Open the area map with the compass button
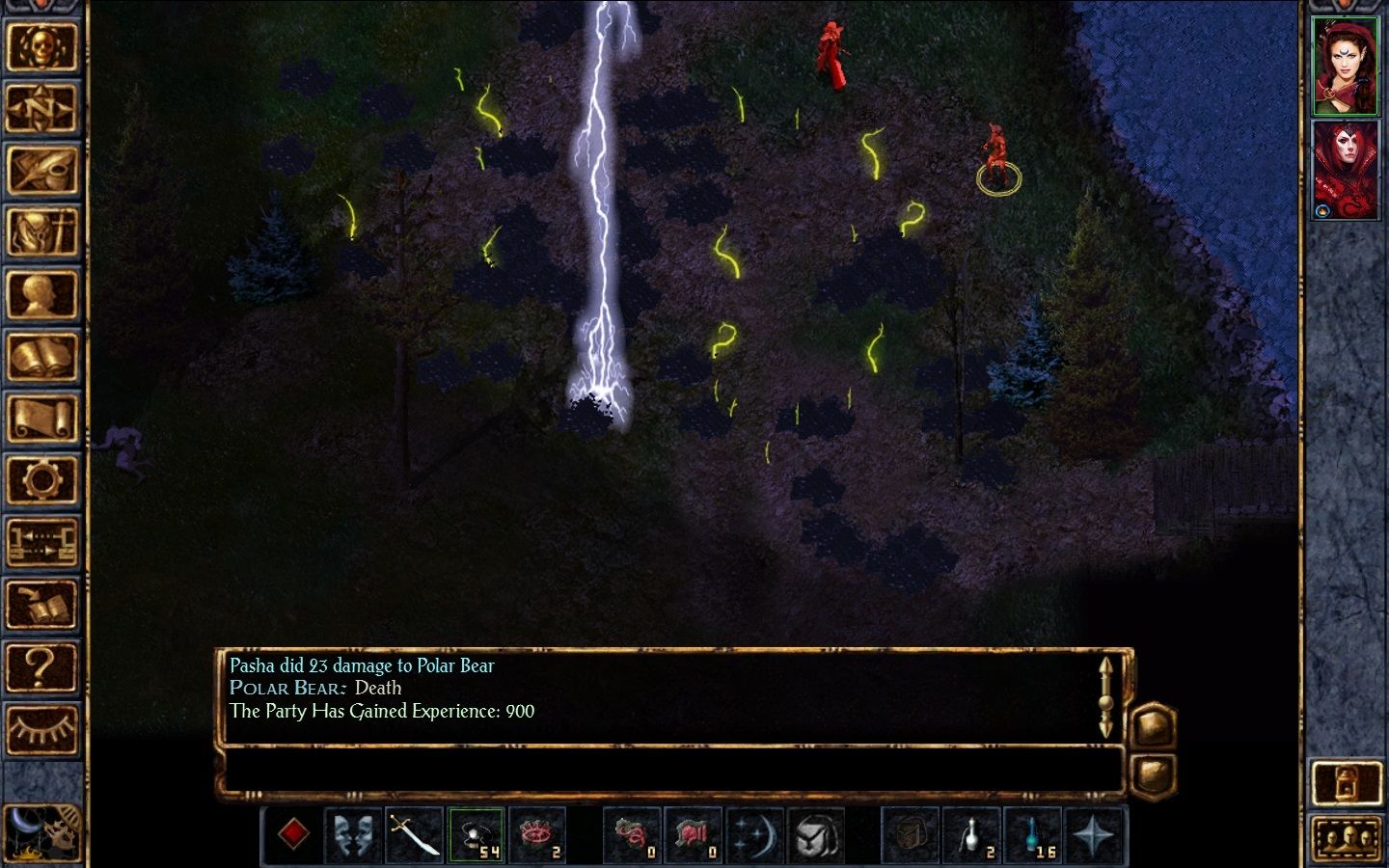Screen dimensions: 1389x868 (x=41, y=108)
